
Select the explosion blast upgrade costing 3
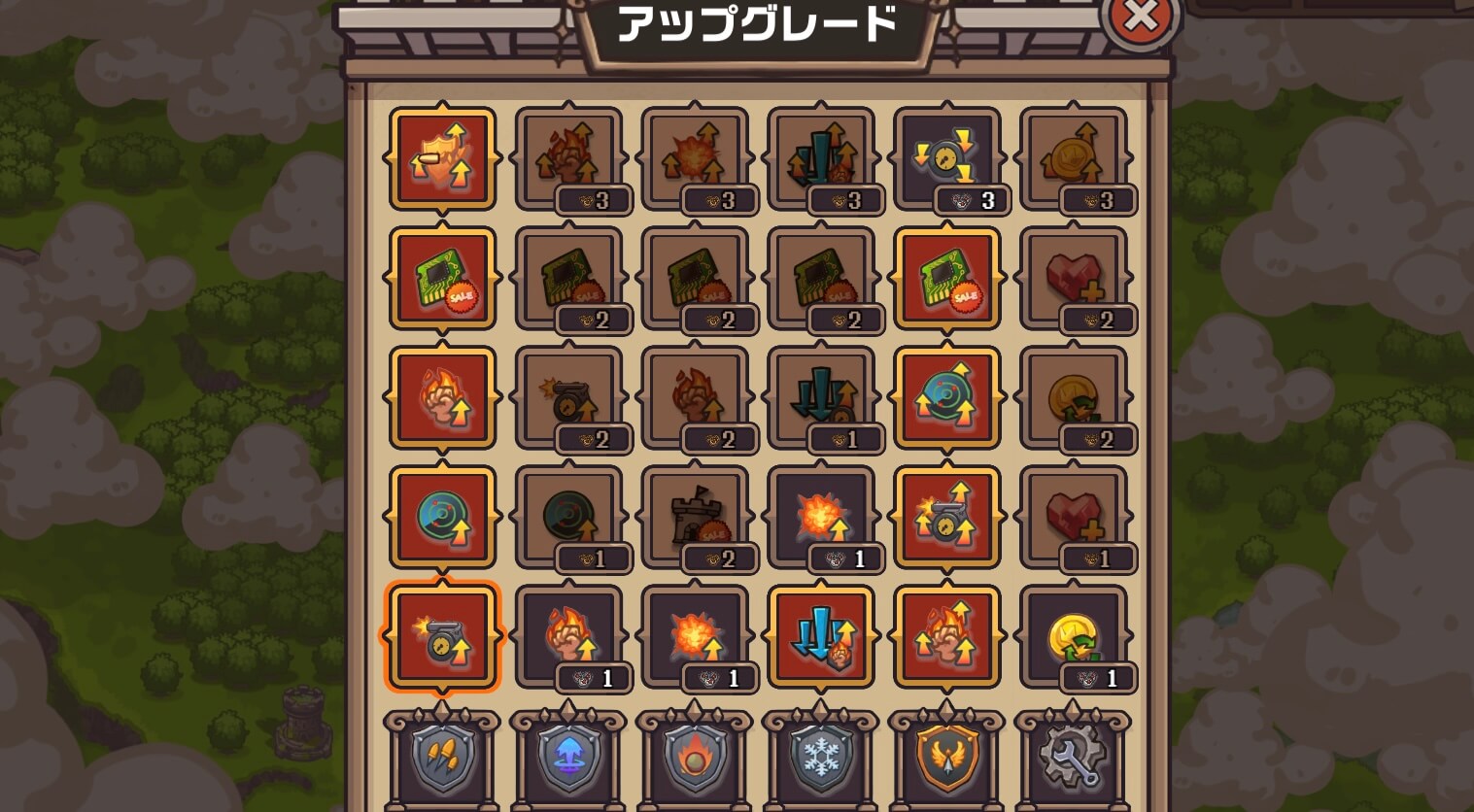click(x=695, y=158)
